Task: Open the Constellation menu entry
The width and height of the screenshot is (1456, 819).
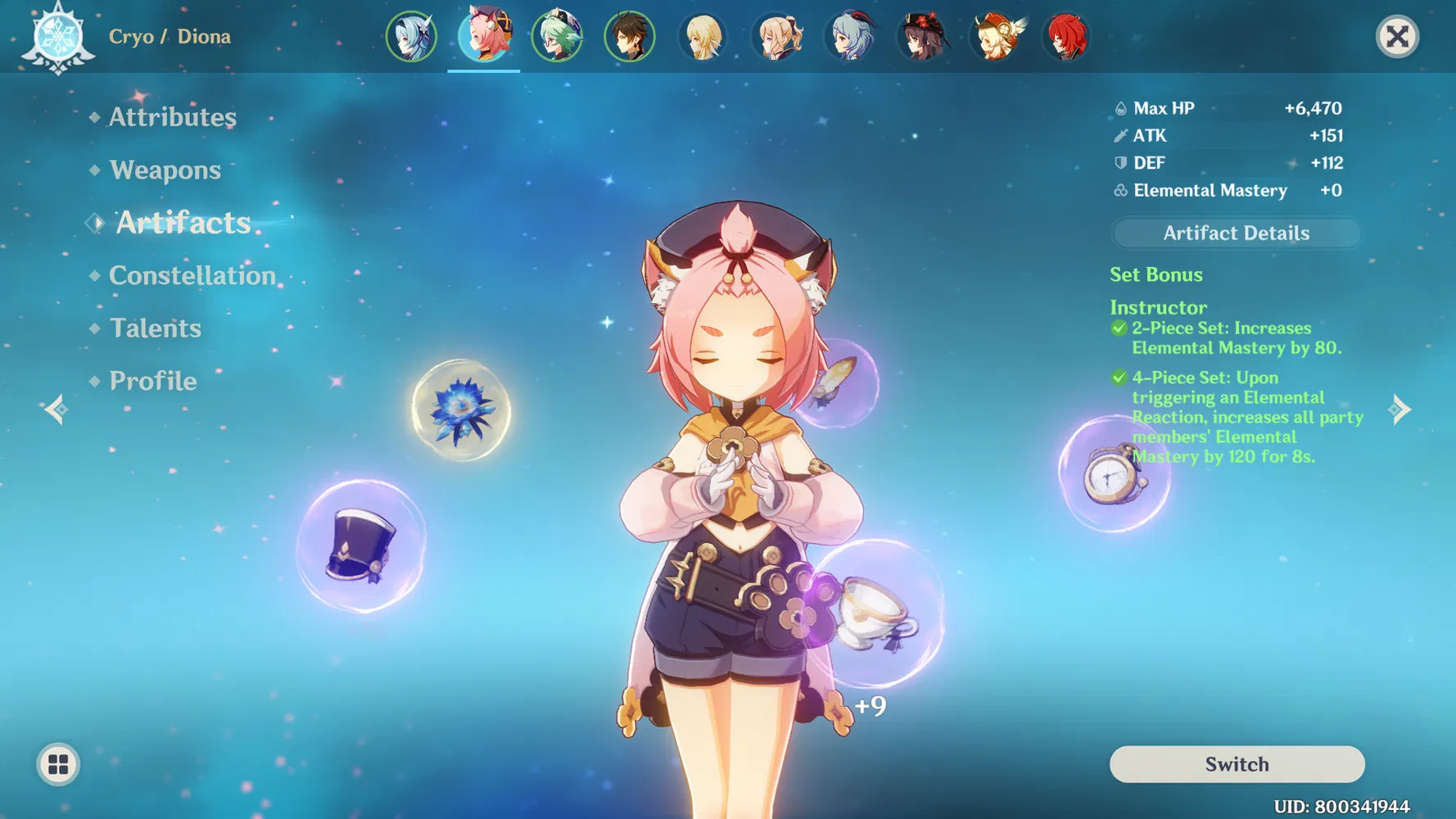Action: [x=192, y=275]
